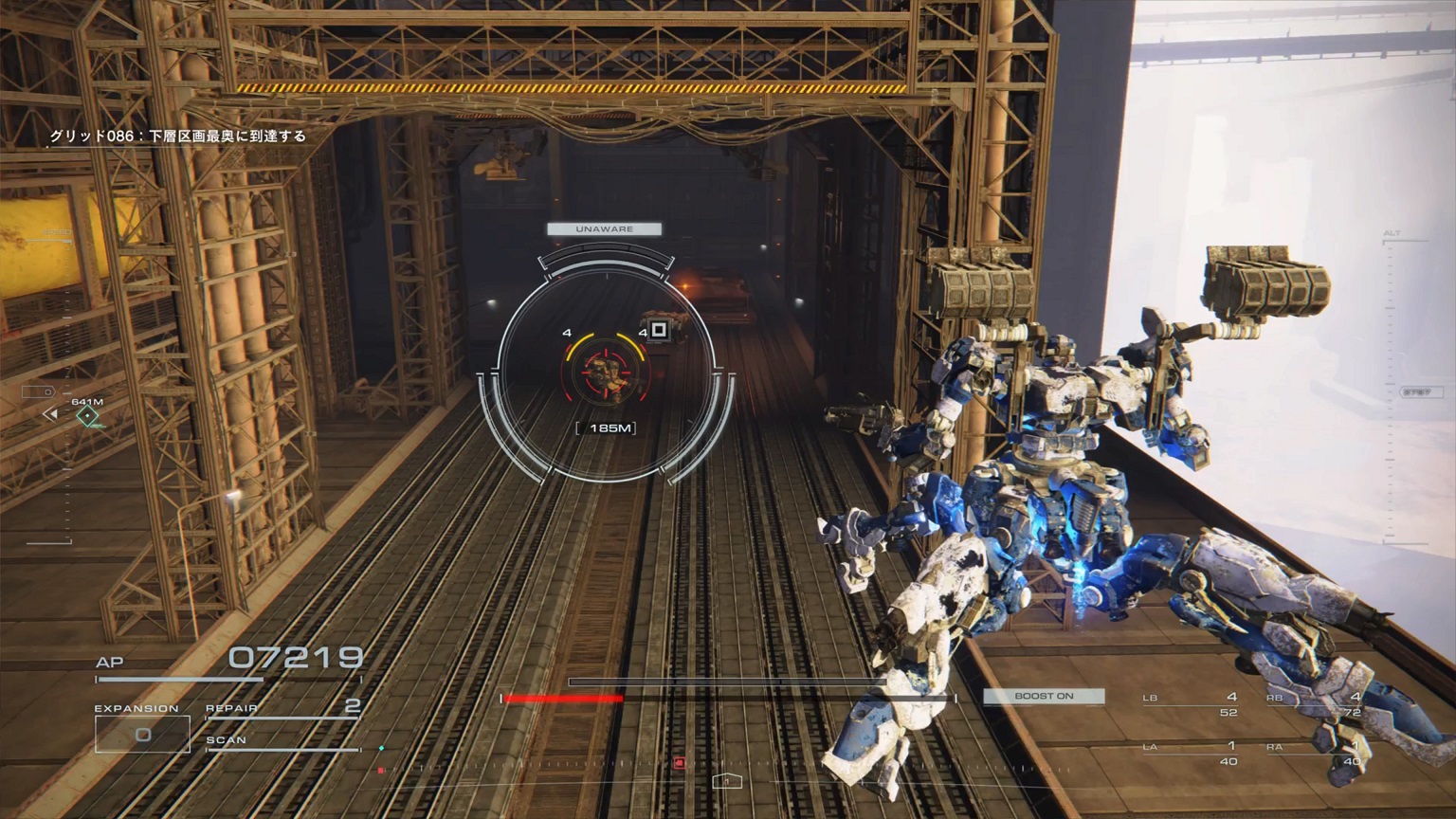The height and width of the screenshot is (819, 1456).
Task: Toggle the BOOST ON indicator
Action: coord(1044,696)
